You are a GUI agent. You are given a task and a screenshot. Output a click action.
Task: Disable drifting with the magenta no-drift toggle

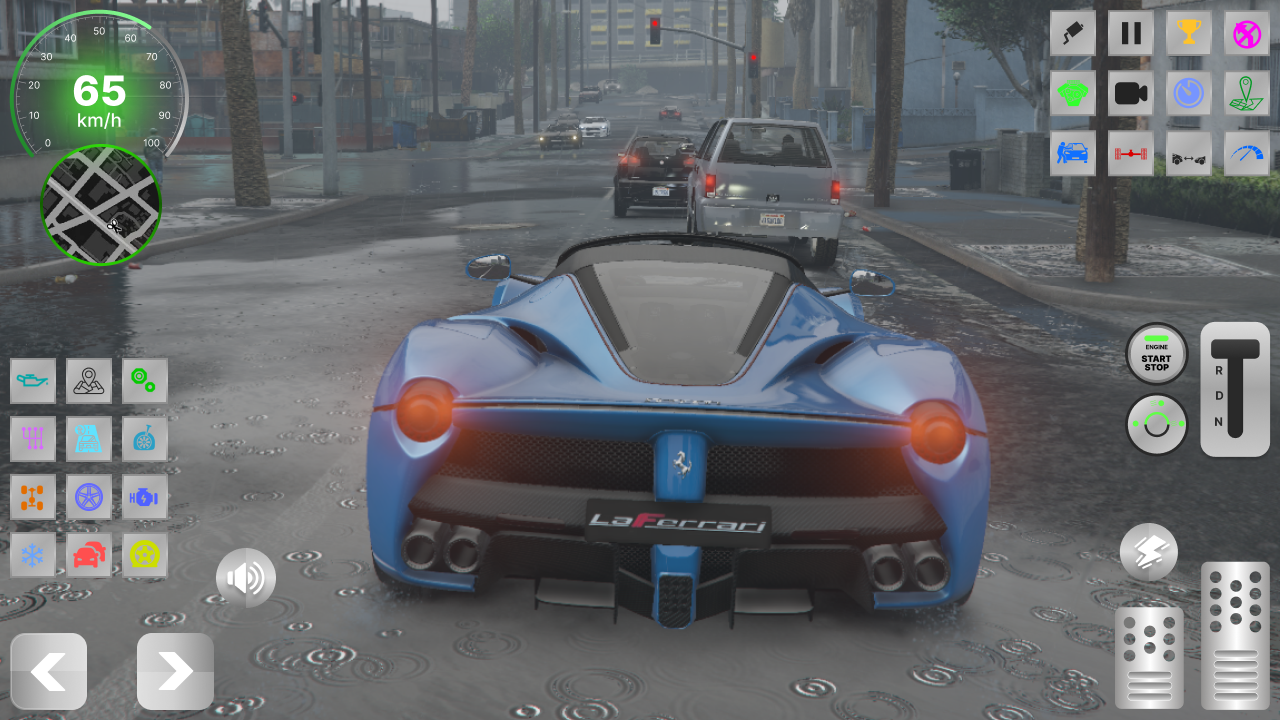click(1246, 33)
